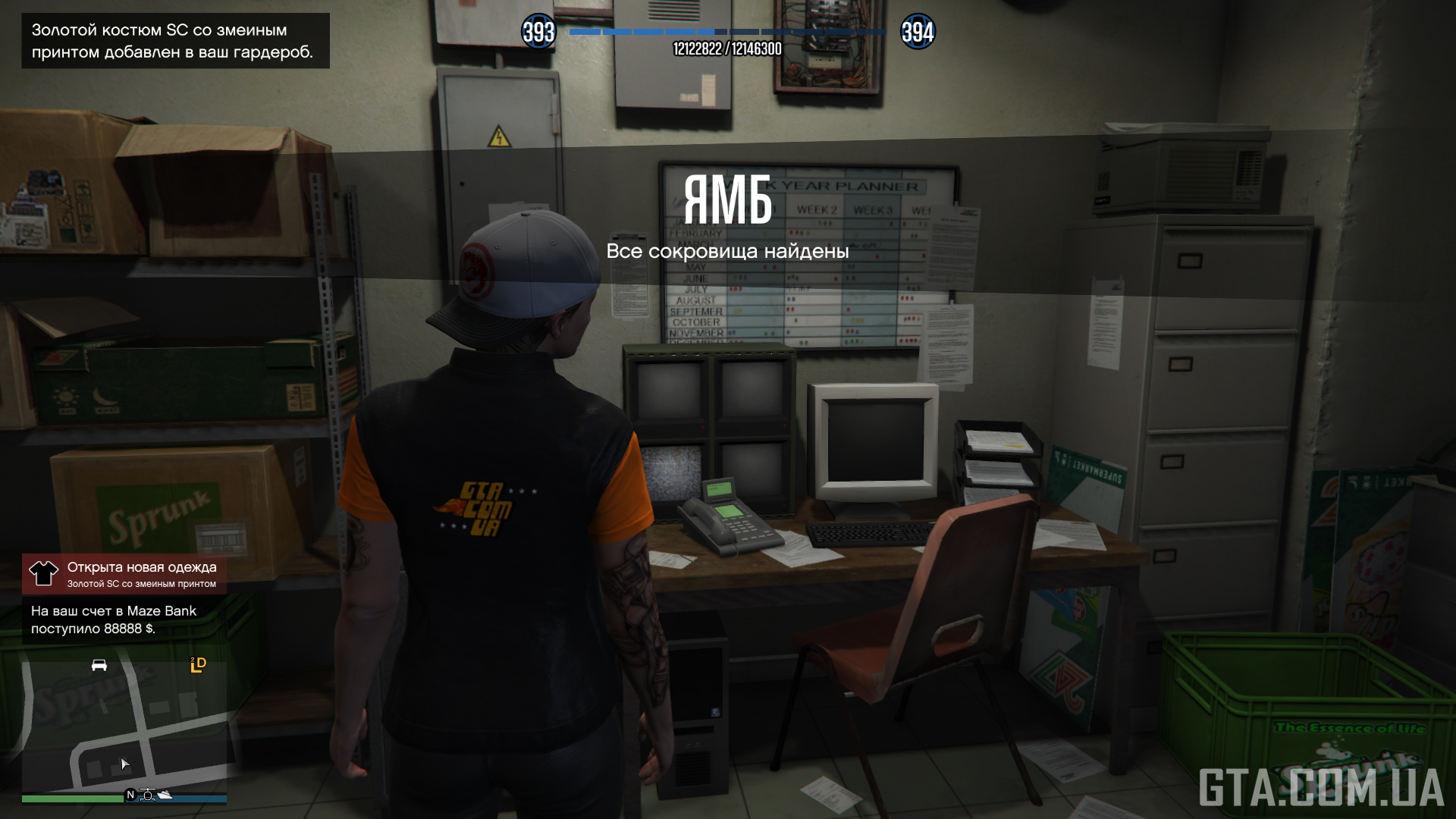1456x819 pixels.
Task: Click the shirt icon in the clothing notification
Action: (43, 573)
